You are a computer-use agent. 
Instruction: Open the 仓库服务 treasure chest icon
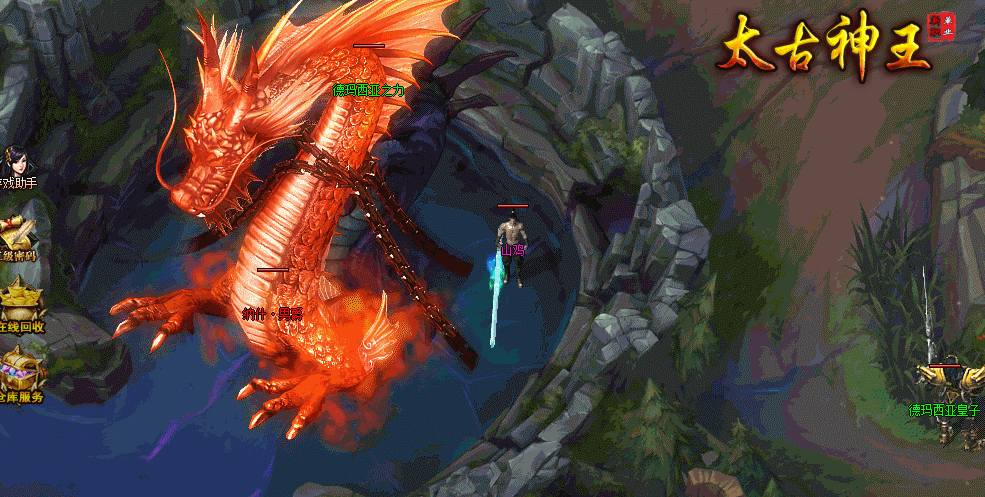coord(20,374)
